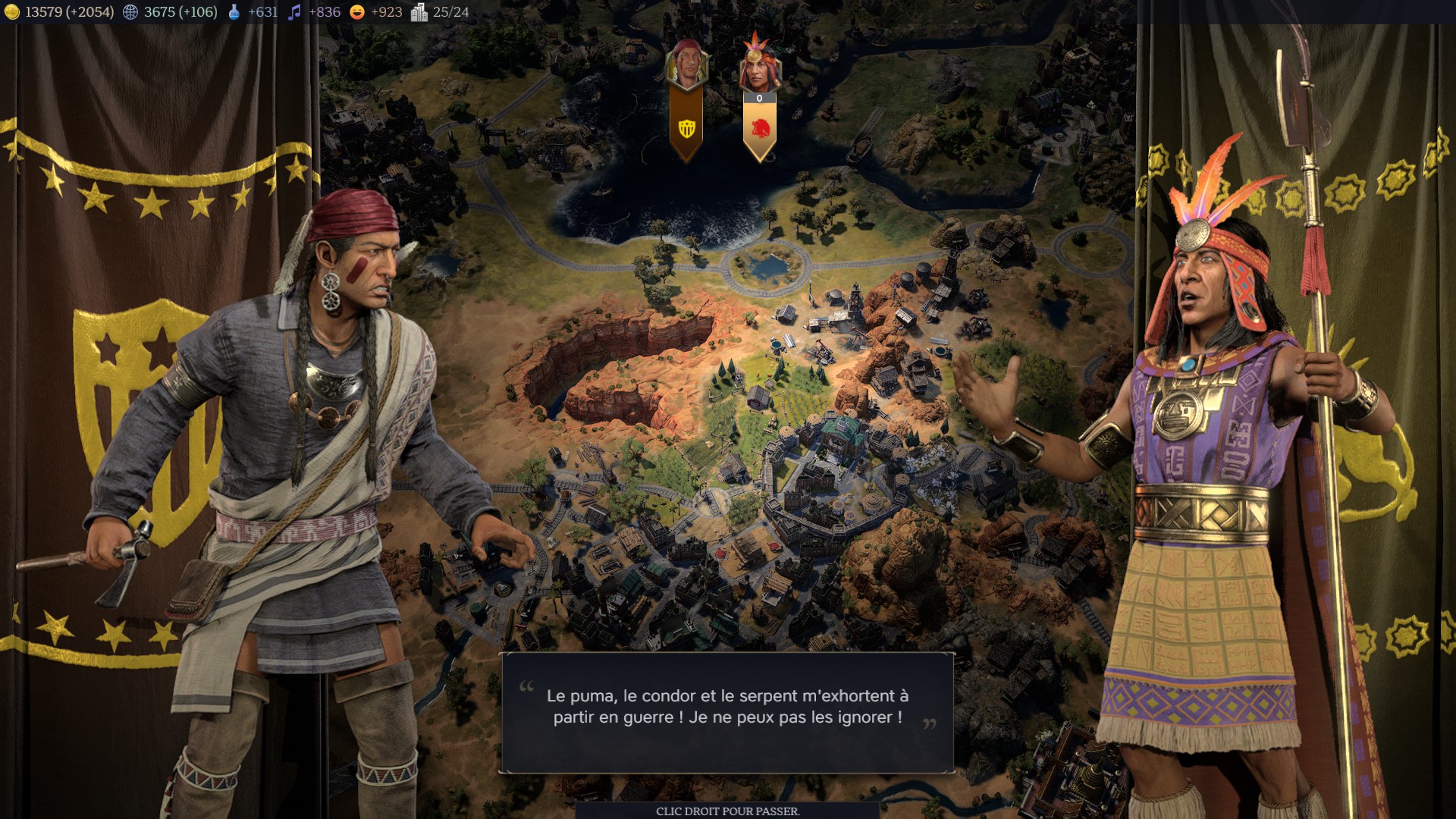1456x819 pixels.
Task: Click Pachacuti's war declaration dialogue box
Action: click(x=726, y=711)
